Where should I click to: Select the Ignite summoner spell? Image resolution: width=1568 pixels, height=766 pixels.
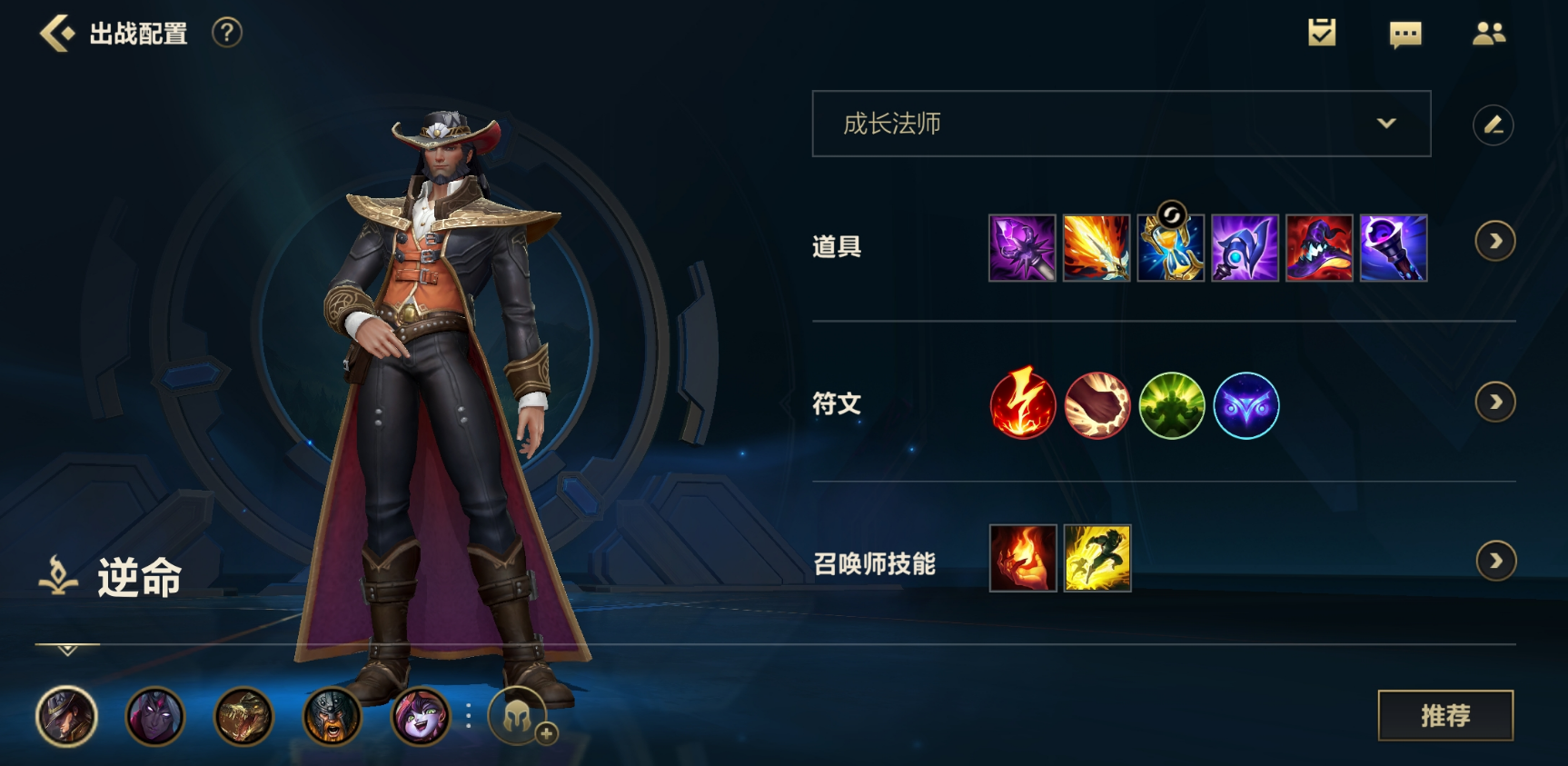(1023, 558)
